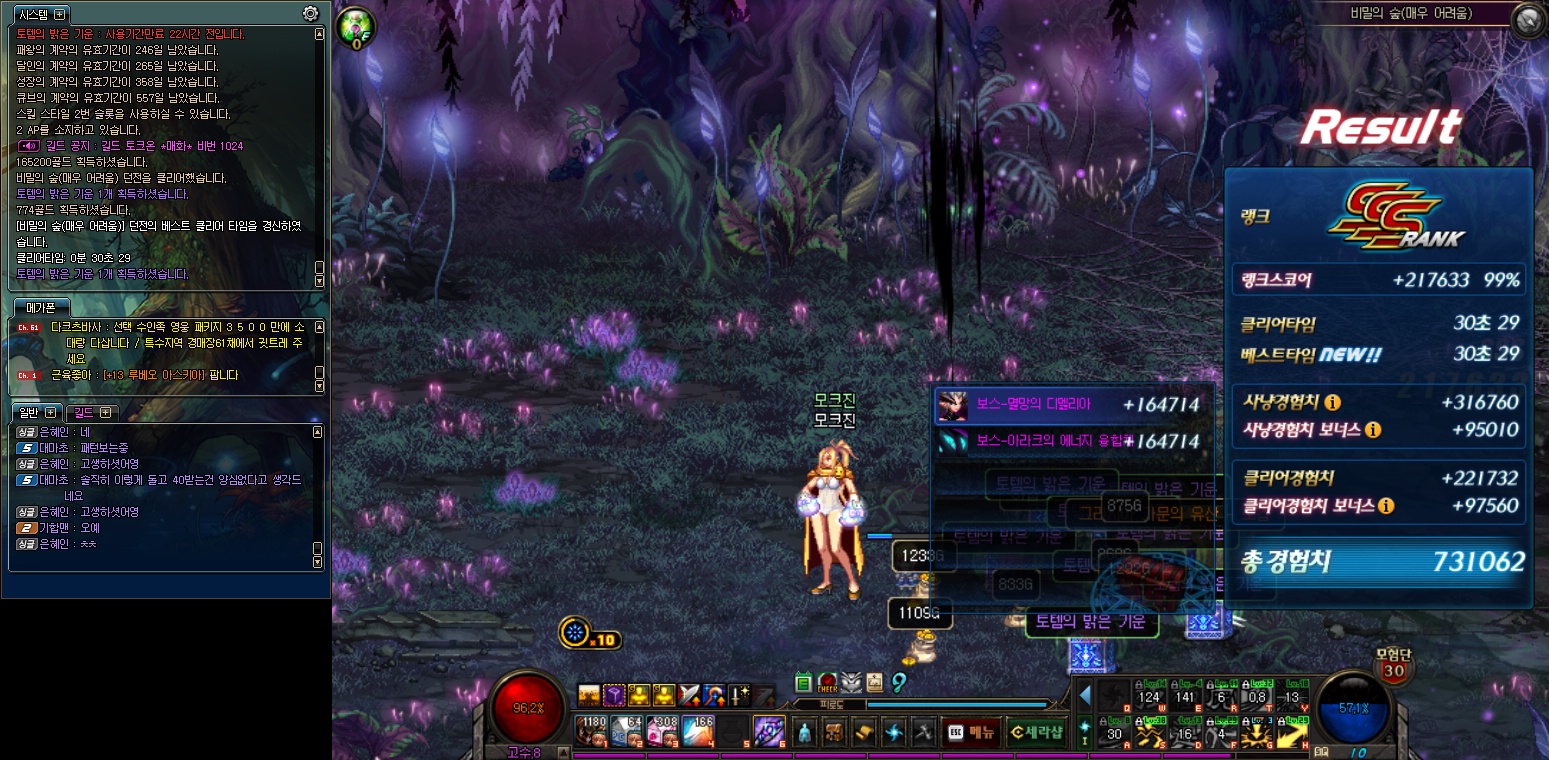Use the quick slot 4 item with count 166

pyautogui.click(x=697, y=731)
